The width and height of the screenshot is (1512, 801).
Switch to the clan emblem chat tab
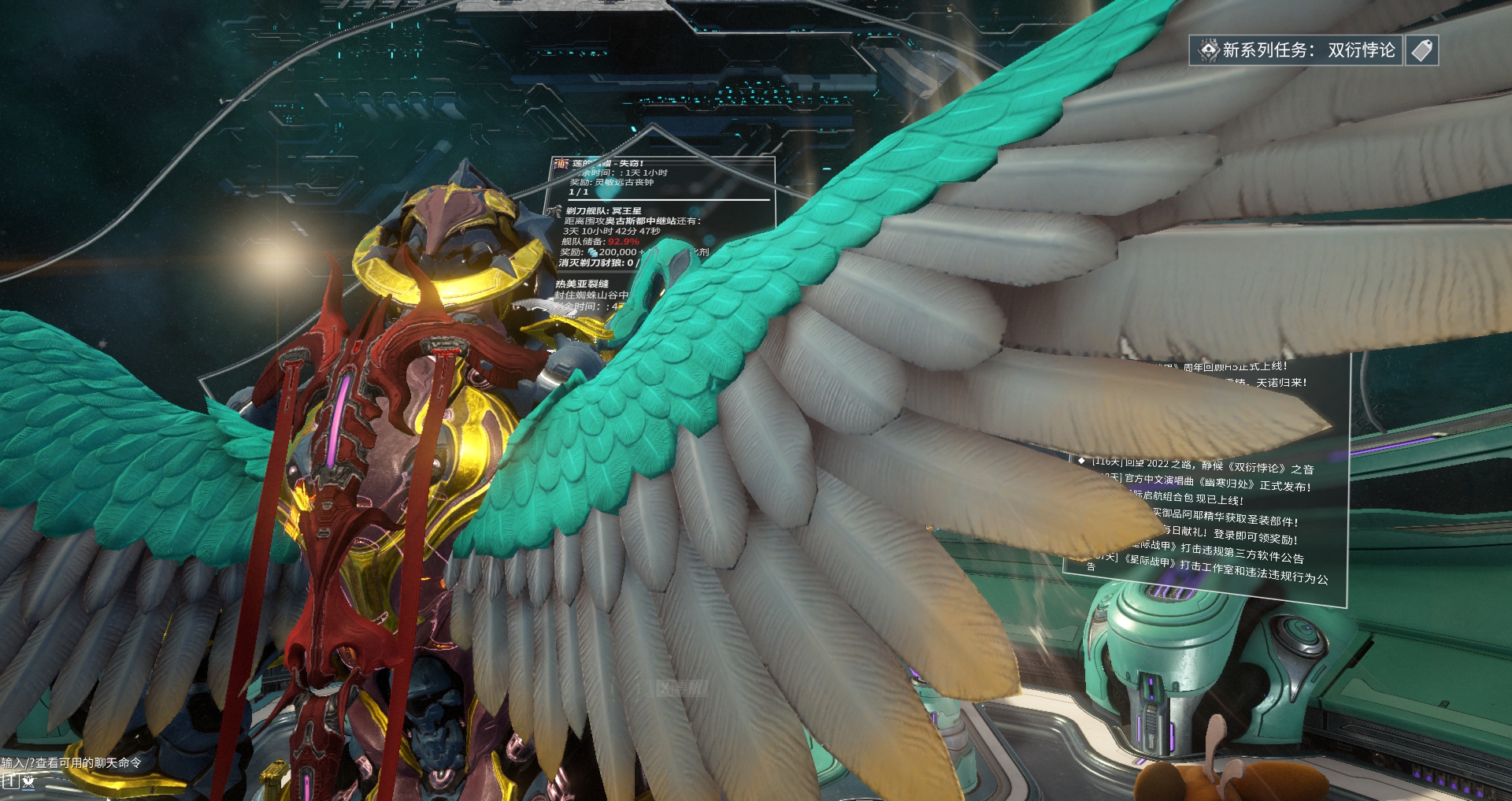click(x=29, y=781)
